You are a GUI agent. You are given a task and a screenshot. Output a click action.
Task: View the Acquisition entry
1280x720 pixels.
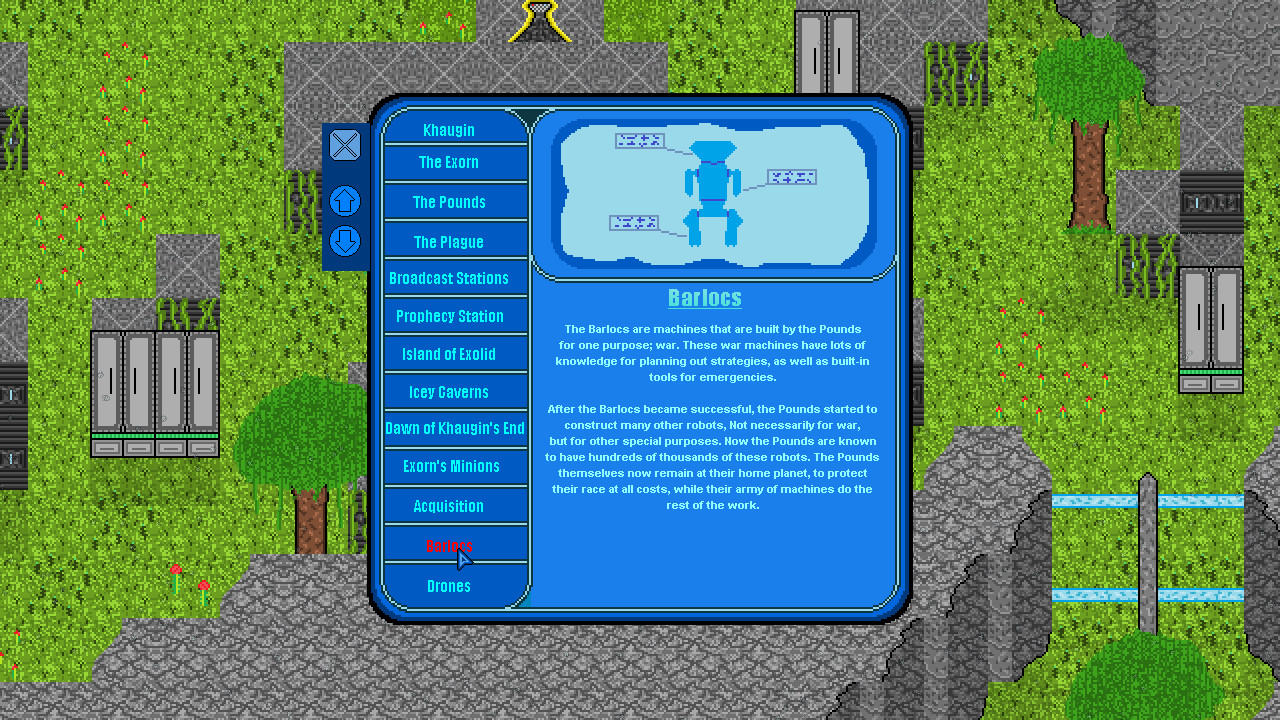pos(448,506)
